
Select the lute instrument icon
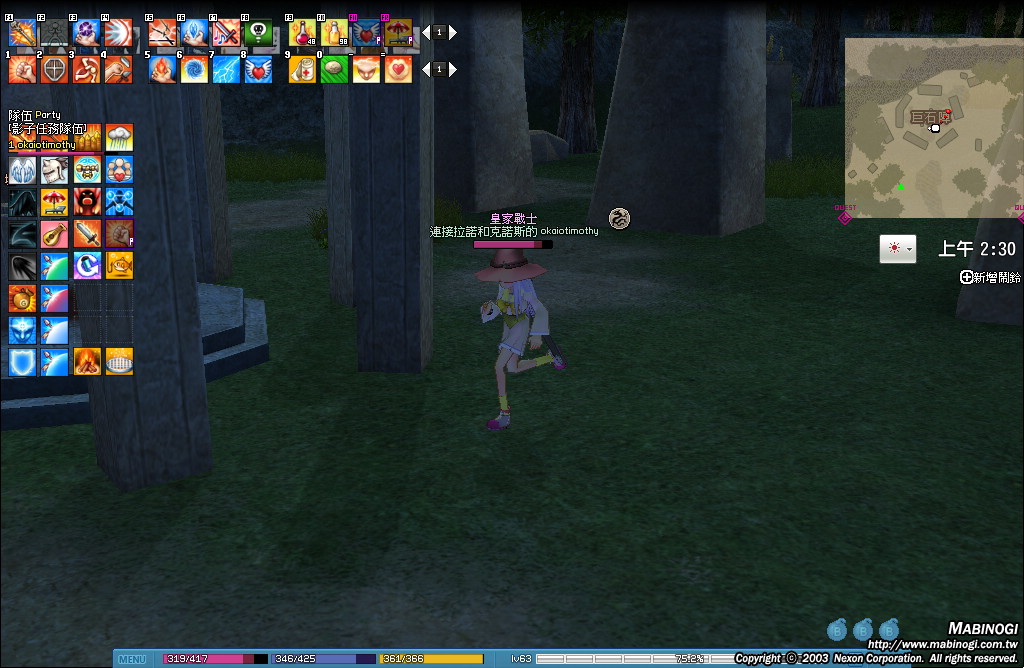coord(55,233)
